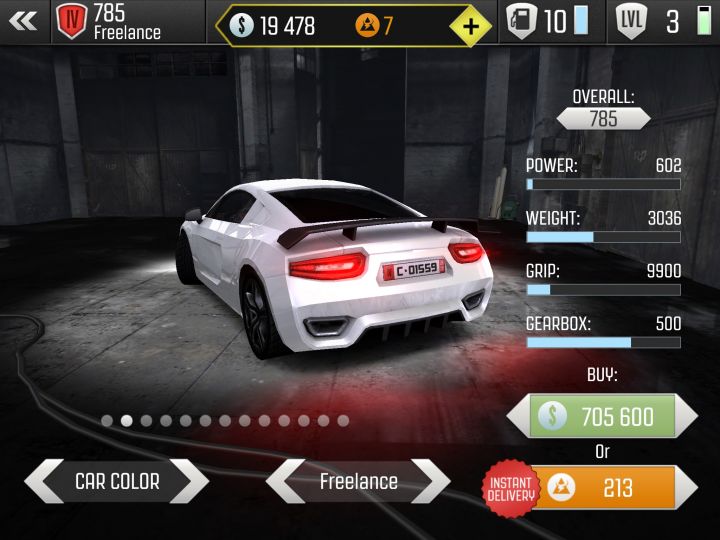720x540 pixels.
Task: Switch to previous car before Freelance
Action: (283, 482)
